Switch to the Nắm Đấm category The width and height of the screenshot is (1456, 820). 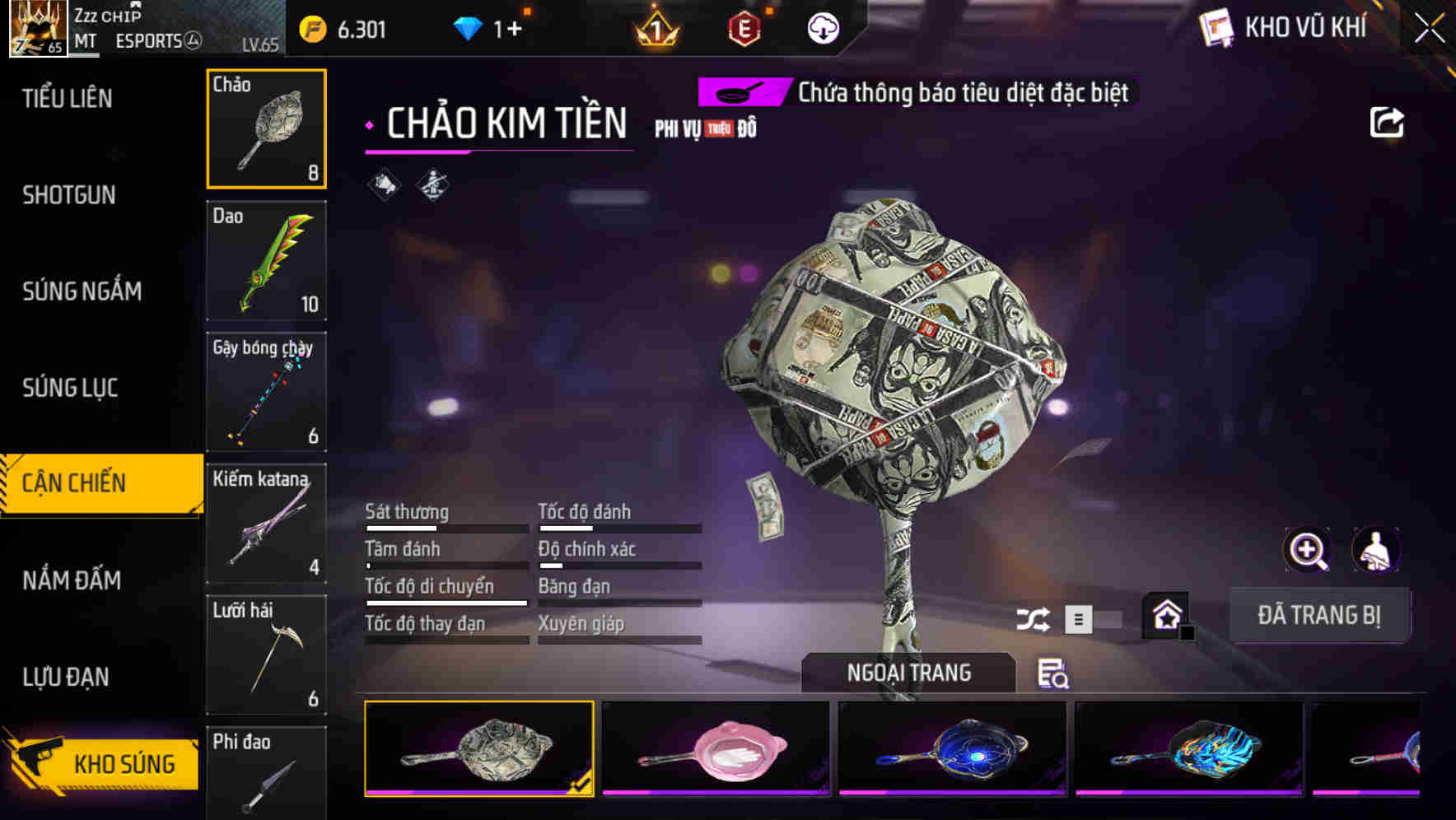pyautogui.click(x=72, y=580)
